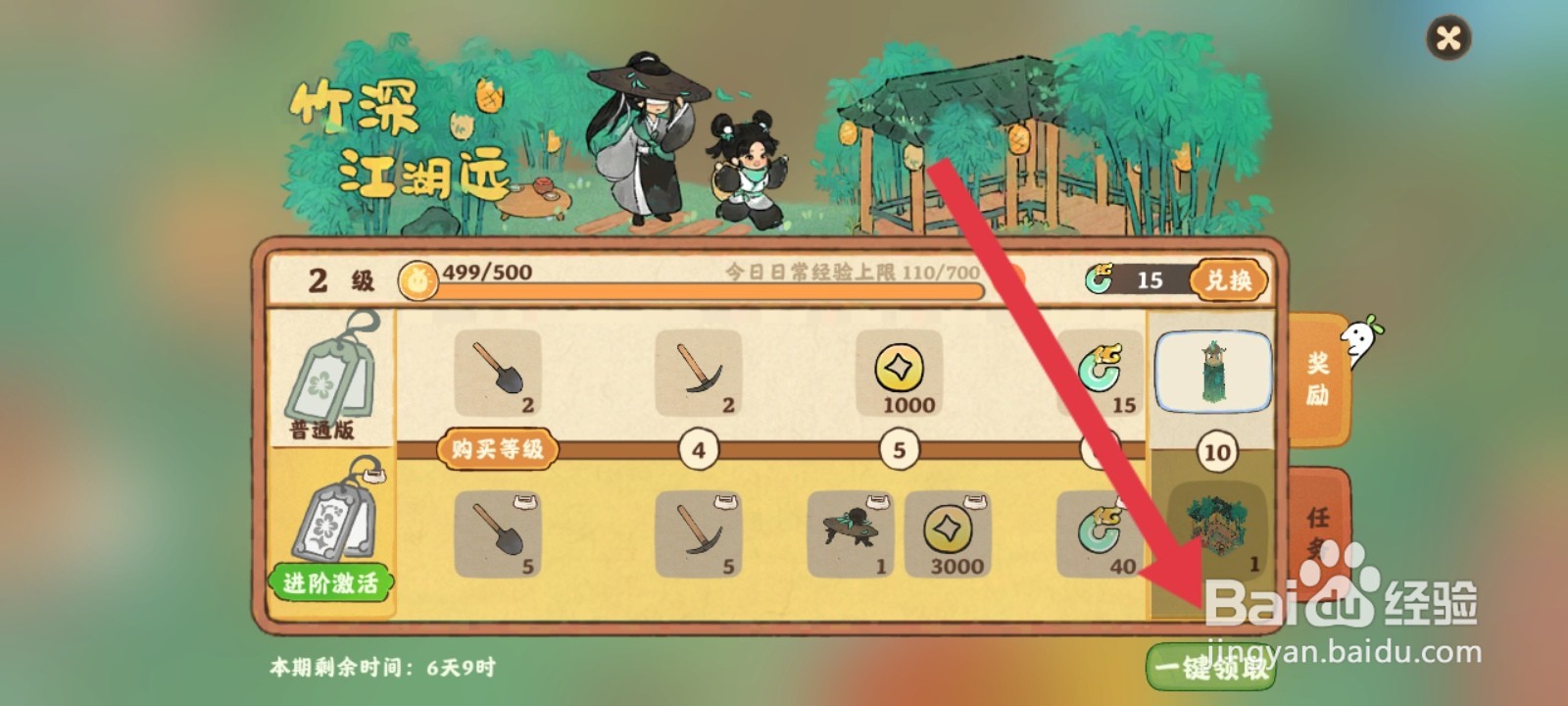This screenshot has width=1568, height=706.
Task: Expand level node 4 on the track
Action: pos(697,448)
